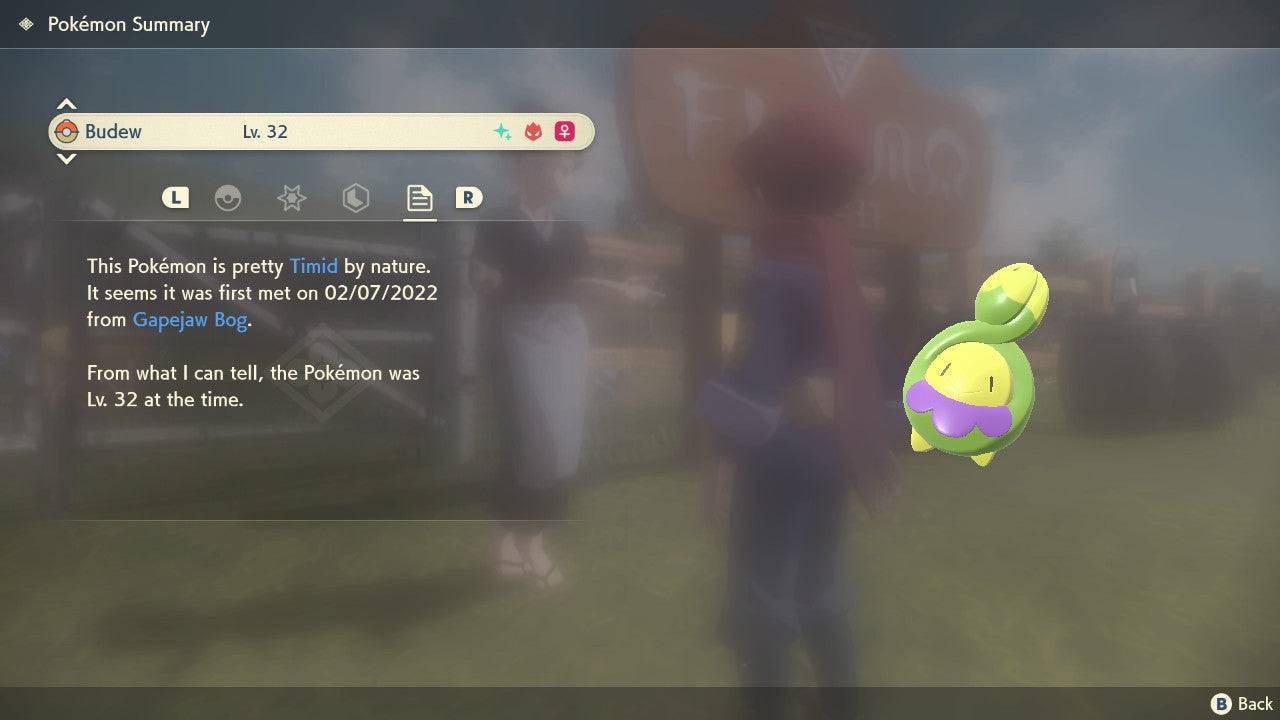
Task: Select the Poké Ball summary tab icon
Action: click(229, 198)
